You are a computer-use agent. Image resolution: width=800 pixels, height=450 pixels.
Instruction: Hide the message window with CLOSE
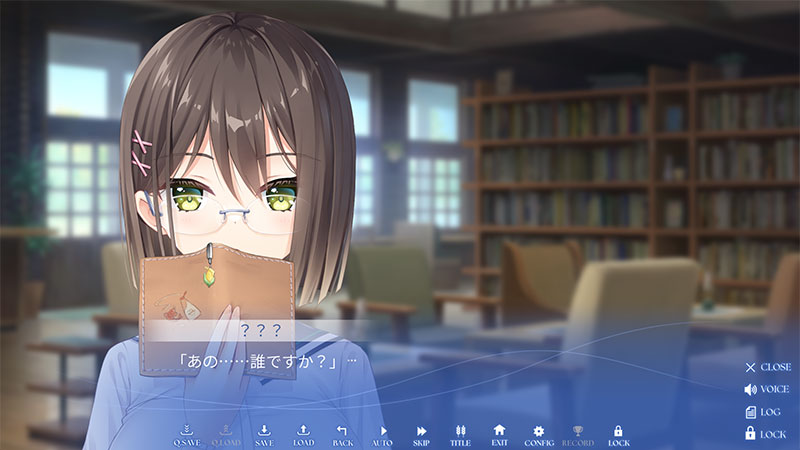[767, 367]
